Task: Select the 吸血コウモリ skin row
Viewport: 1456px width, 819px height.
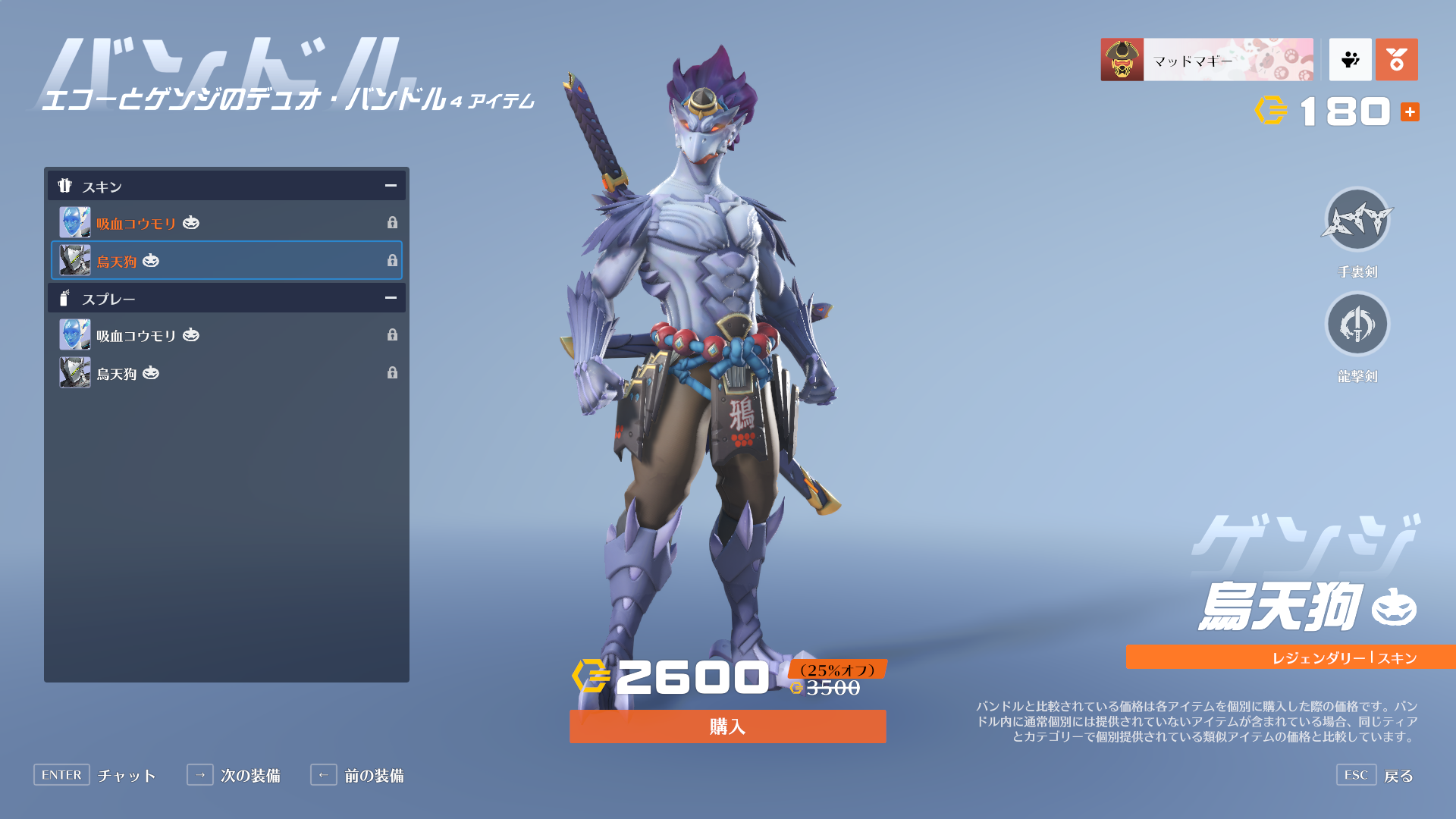Action: tap(226, 223)
